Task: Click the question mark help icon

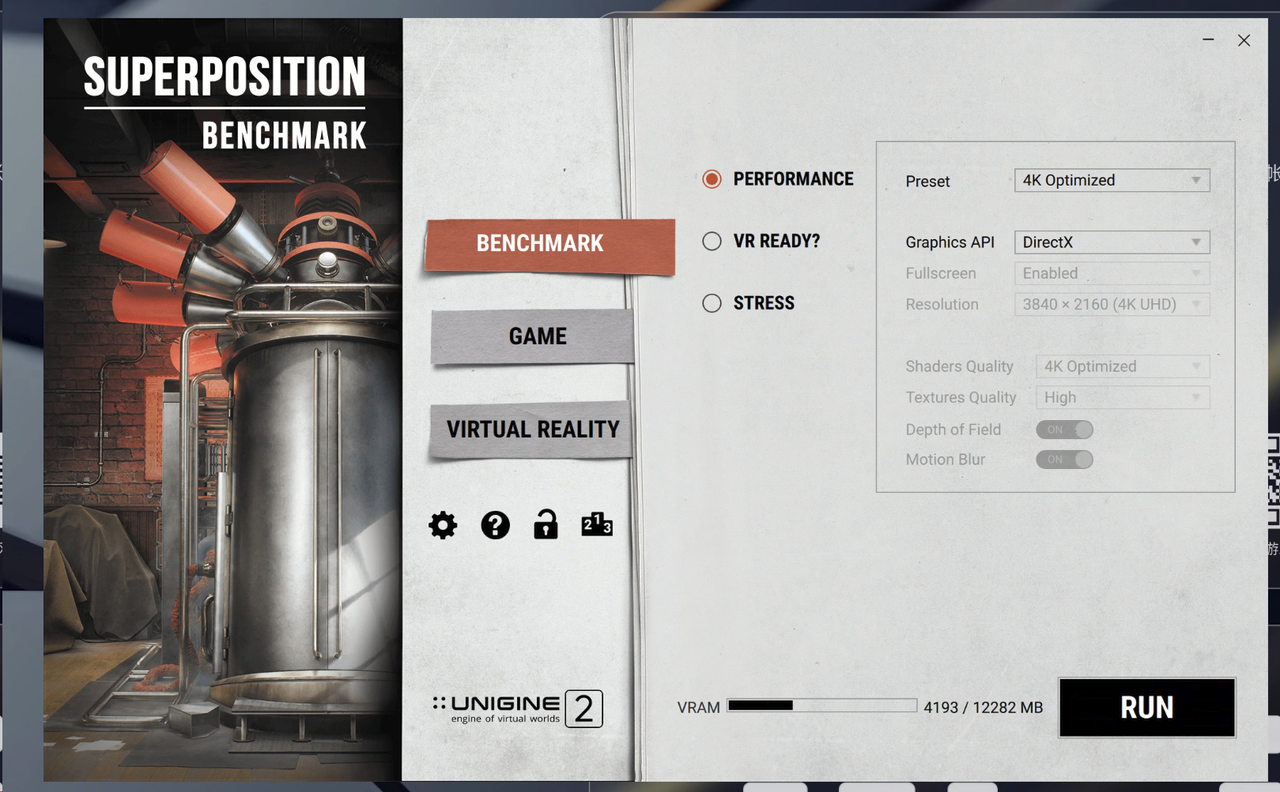Action: pos(495,525)
